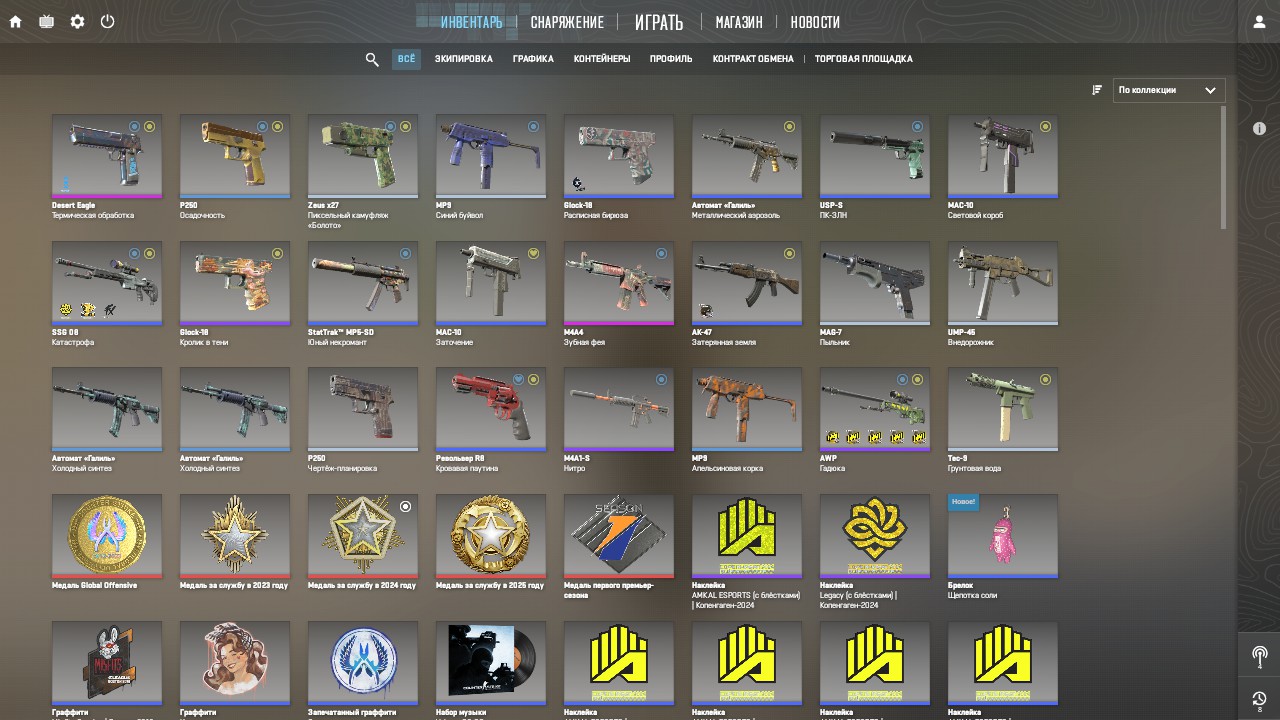Viewport: 1280px width, 720px height.
Task: Switch to the ЭКИПИРОВКА tab
Action: pyautogui.click(x=463, y=59)
